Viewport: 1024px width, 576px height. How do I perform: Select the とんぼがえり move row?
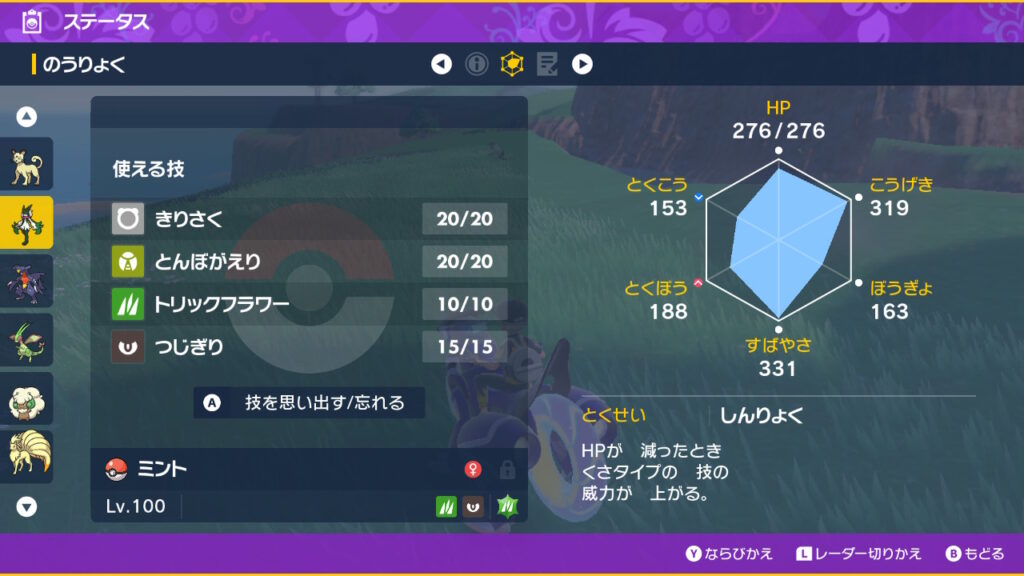[309, 261]
